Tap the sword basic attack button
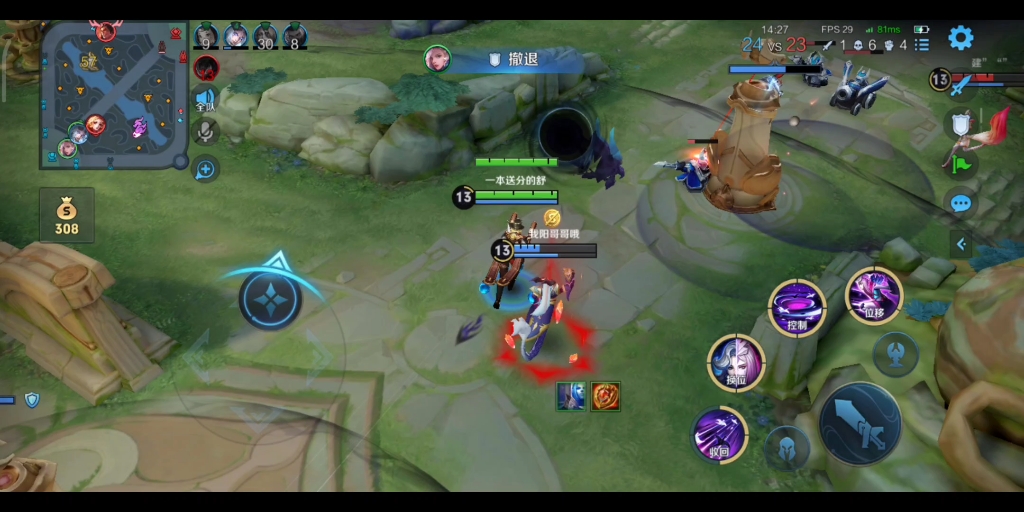This screenshot has width=1024, height=512. pyautogui.click(x=860, y=423)
